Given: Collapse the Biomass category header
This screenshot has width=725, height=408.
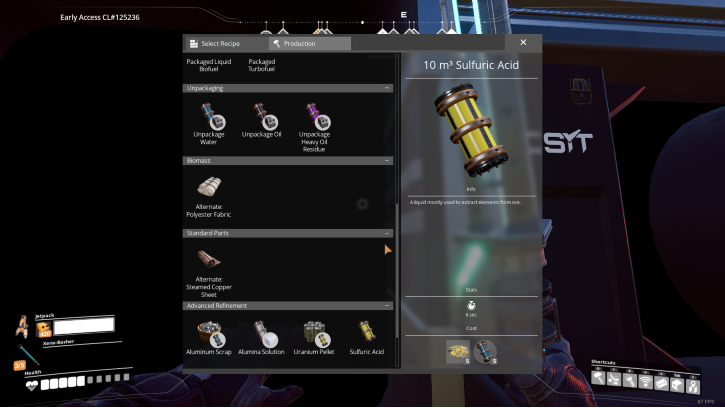Looking at the screenshot, I should click(387, 160).
